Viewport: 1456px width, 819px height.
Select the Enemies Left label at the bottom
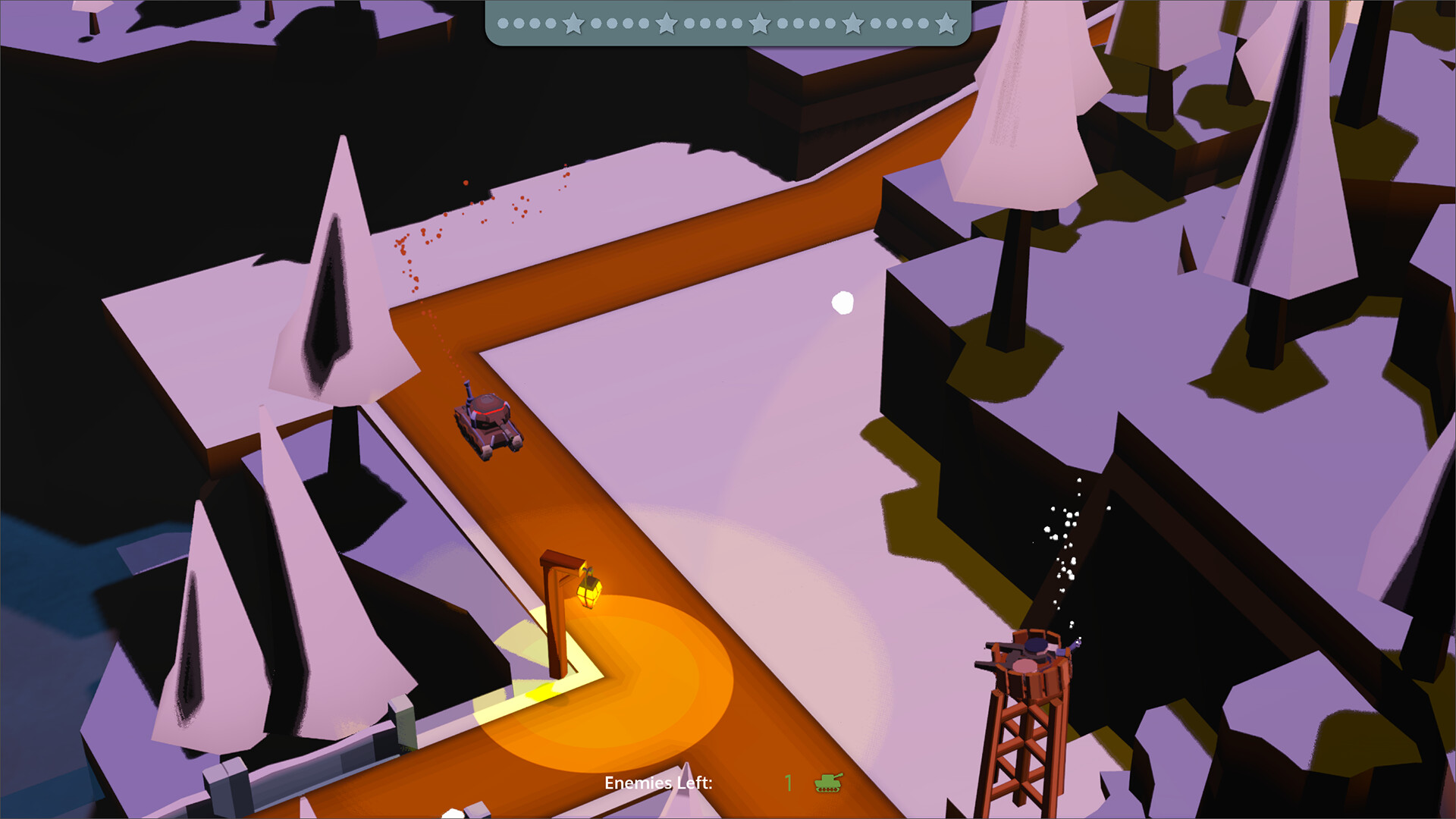[658, 782]
